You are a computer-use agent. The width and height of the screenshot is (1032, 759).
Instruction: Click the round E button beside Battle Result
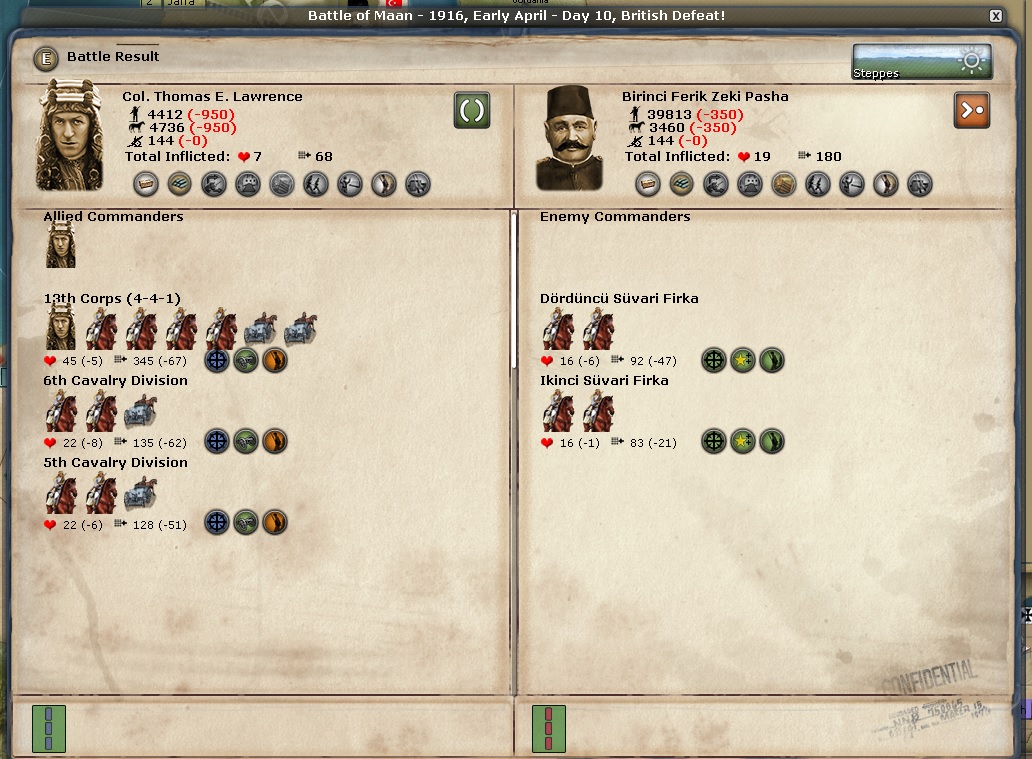pos(46,58)
